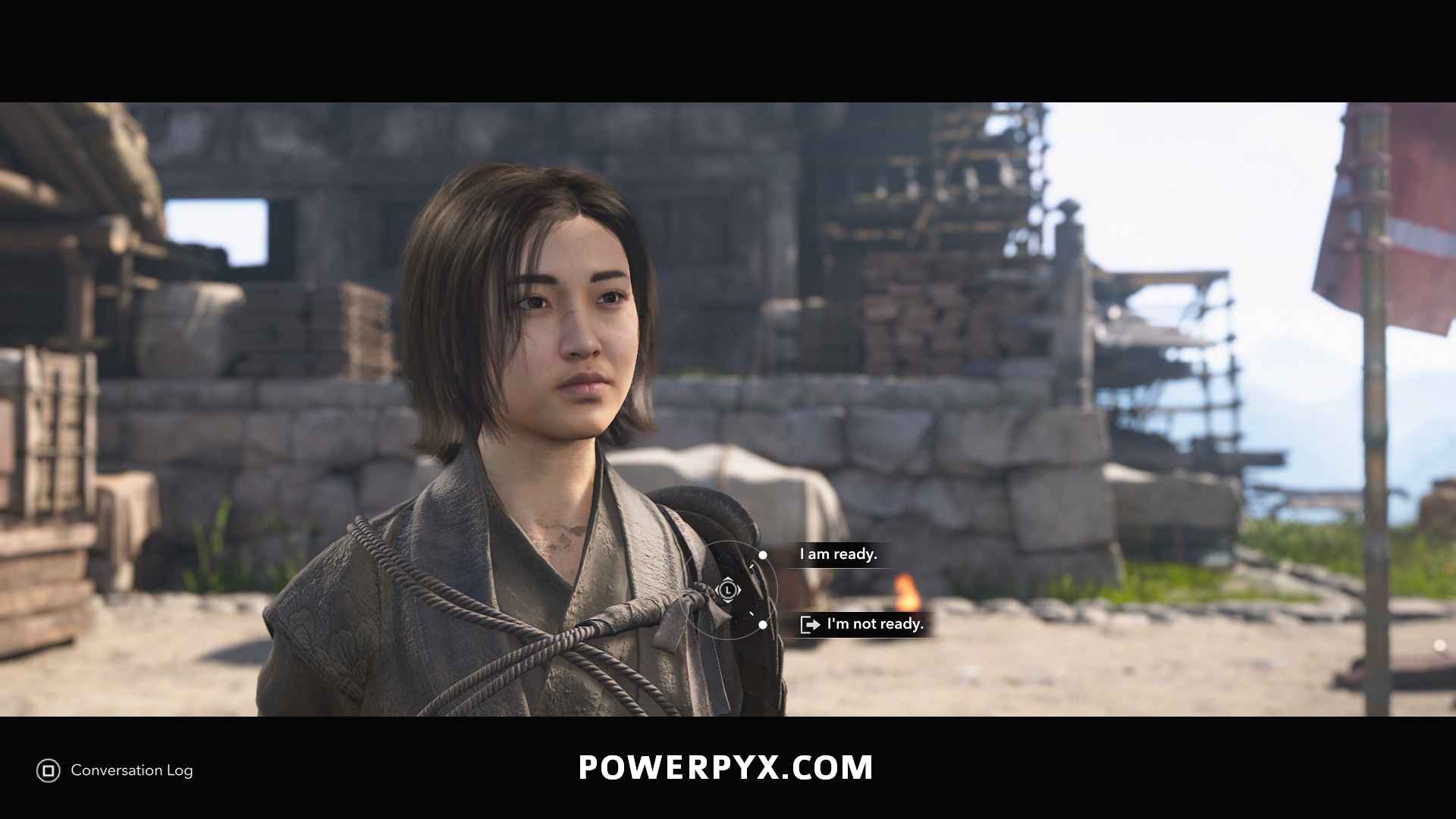Viewport: 1456px width, 819px height.
Task: Click the exit arrow icon beside I'm not ready
Action: point(811,624)
